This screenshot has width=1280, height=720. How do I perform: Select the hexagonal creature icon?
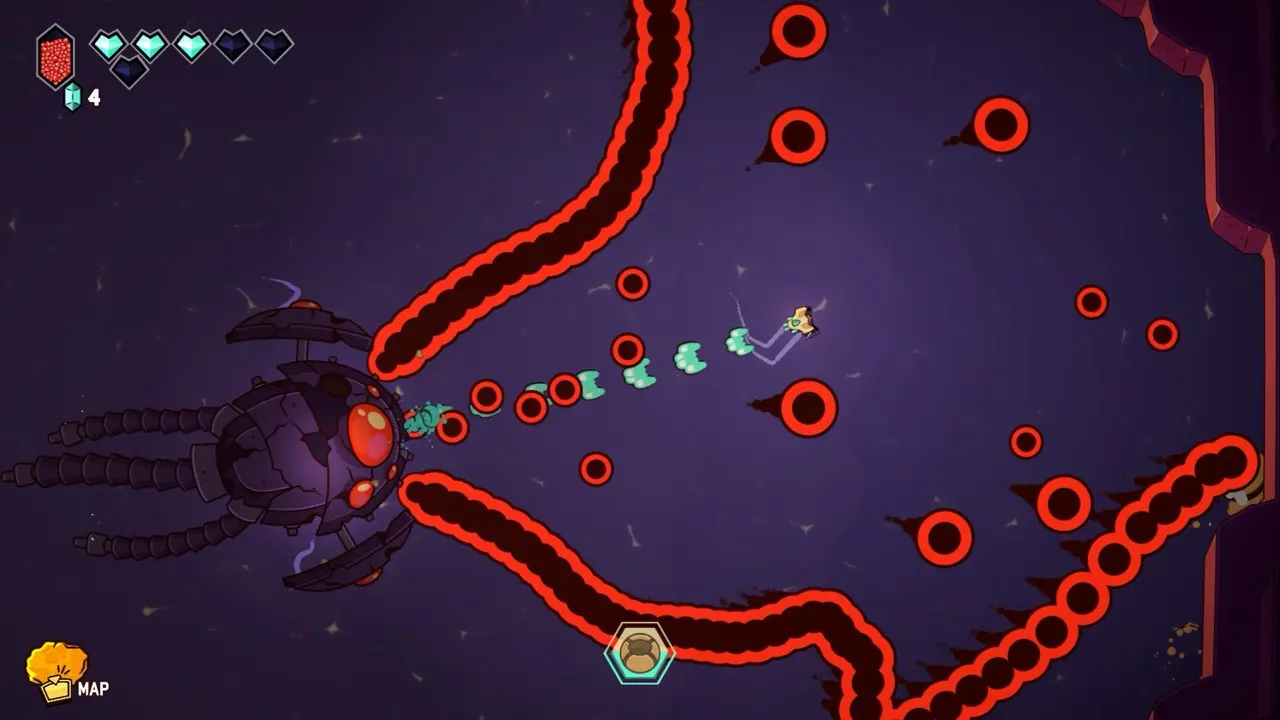639,653
